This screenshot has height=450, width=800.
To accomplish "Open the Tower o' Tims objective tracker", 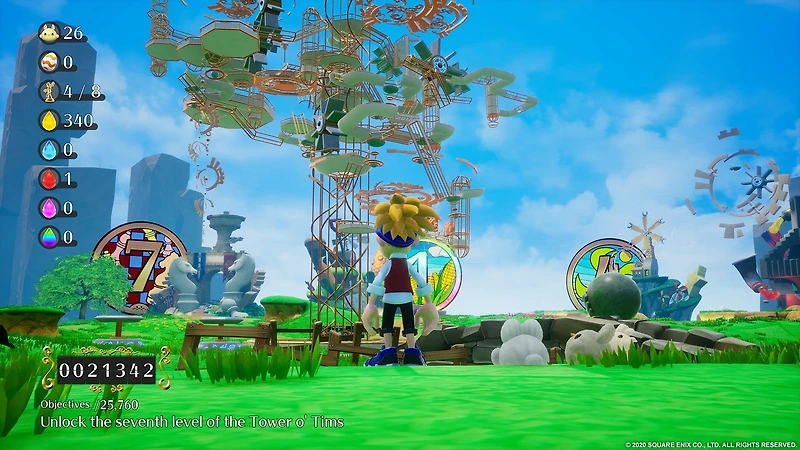I will point(190,422).
